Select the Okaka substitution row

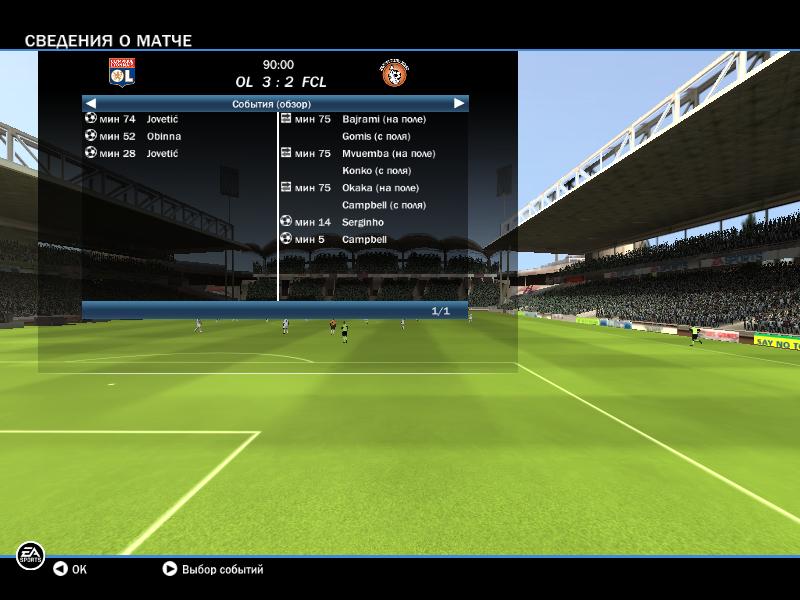click(x=370, y=187)
